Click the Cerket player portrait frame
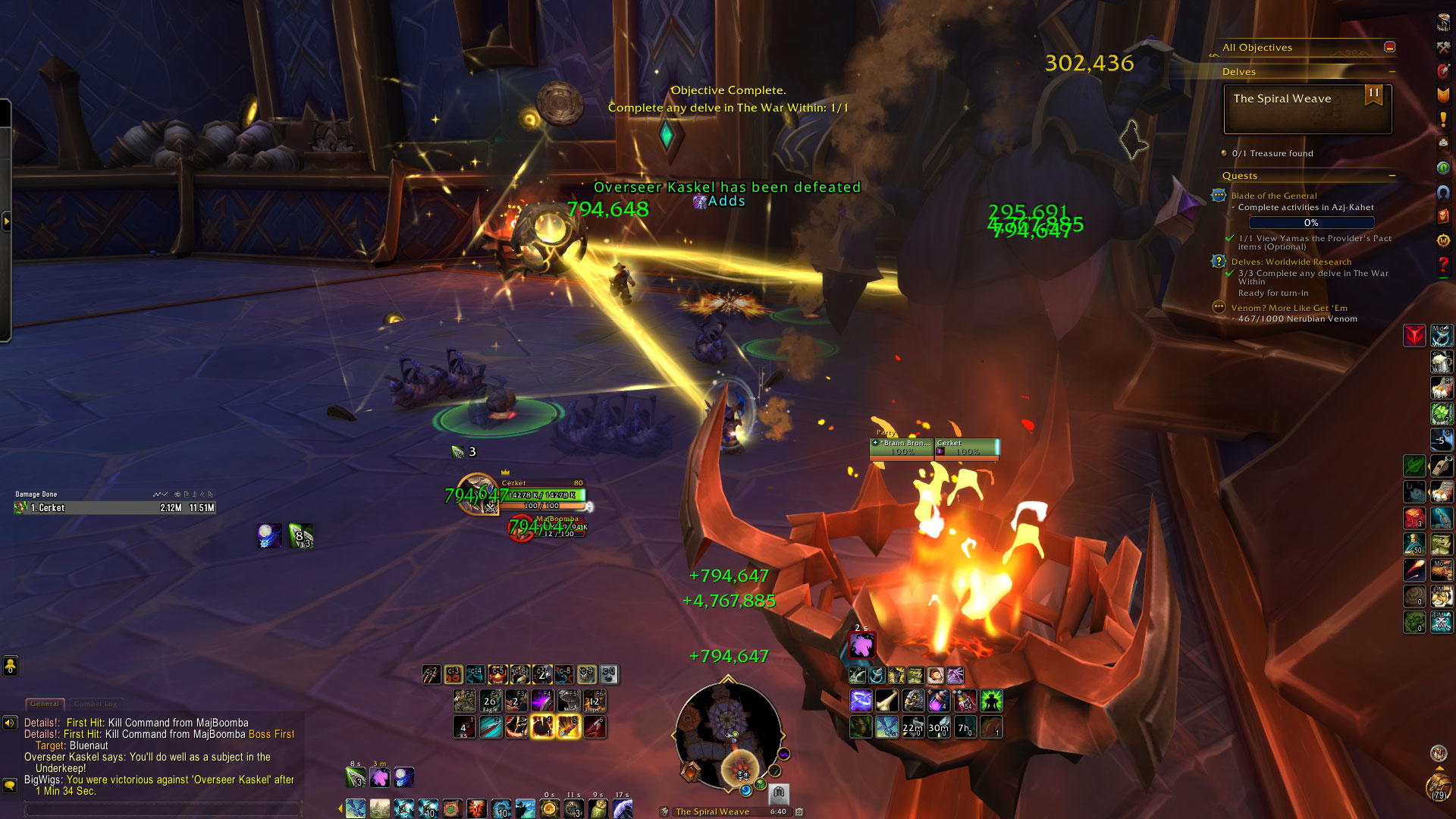Image resolution: width=1456 pixels, height=819 pixels. coord(477,494)
